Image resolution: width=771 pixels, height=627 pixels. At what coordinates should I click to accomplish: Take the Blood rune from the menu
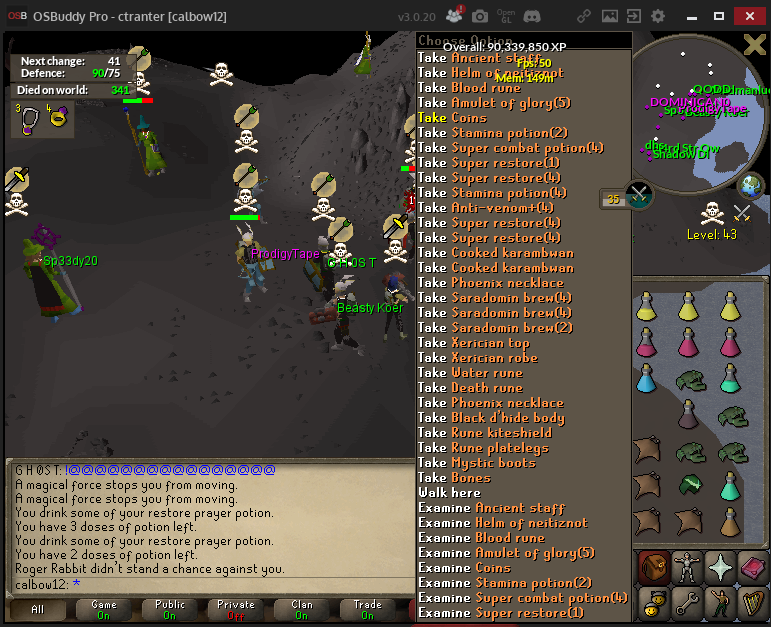469,88
